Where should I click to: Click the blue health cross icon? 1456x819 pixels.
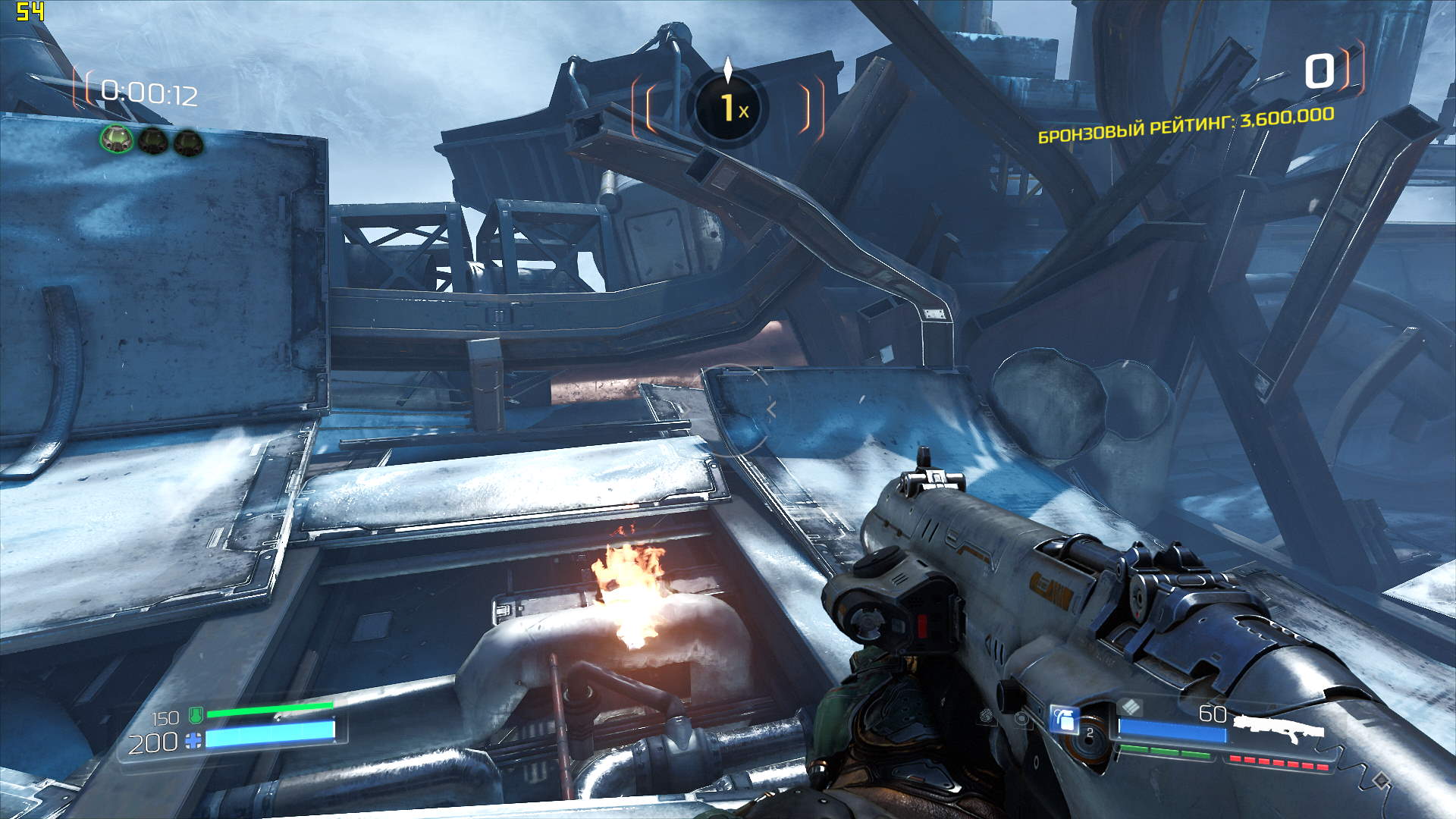194,741
